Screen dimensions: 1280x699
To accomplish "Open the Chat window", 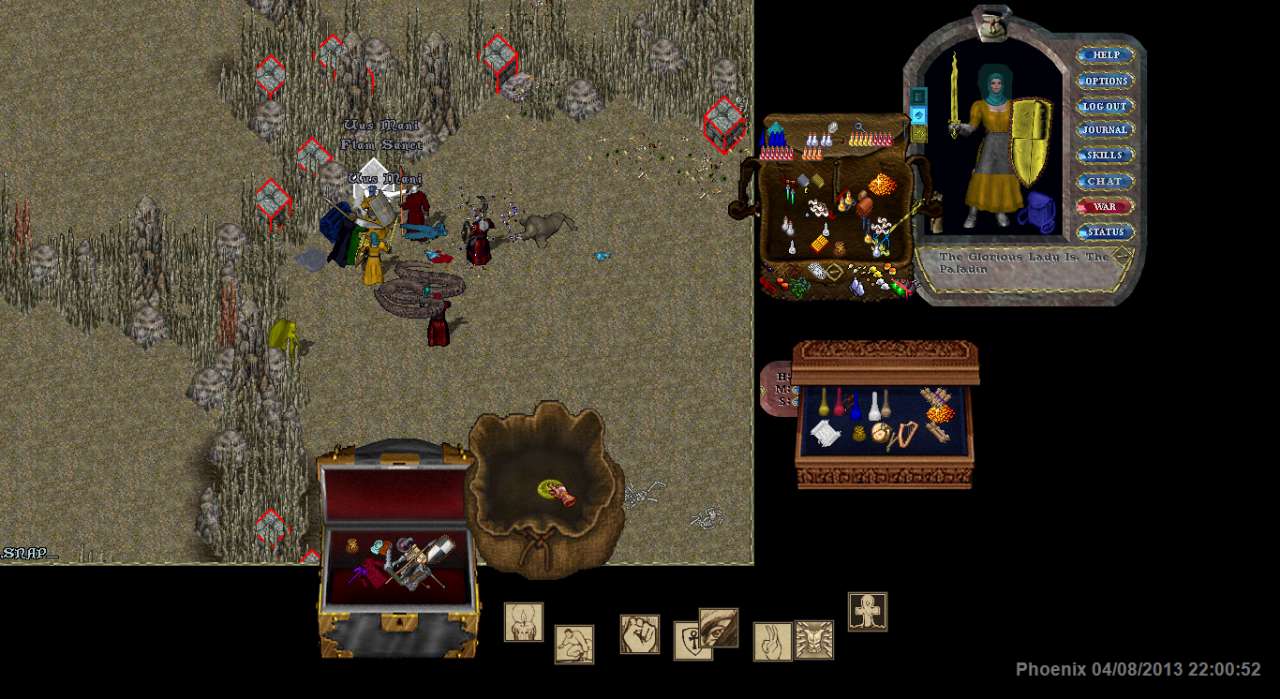I will point(1105,182).
